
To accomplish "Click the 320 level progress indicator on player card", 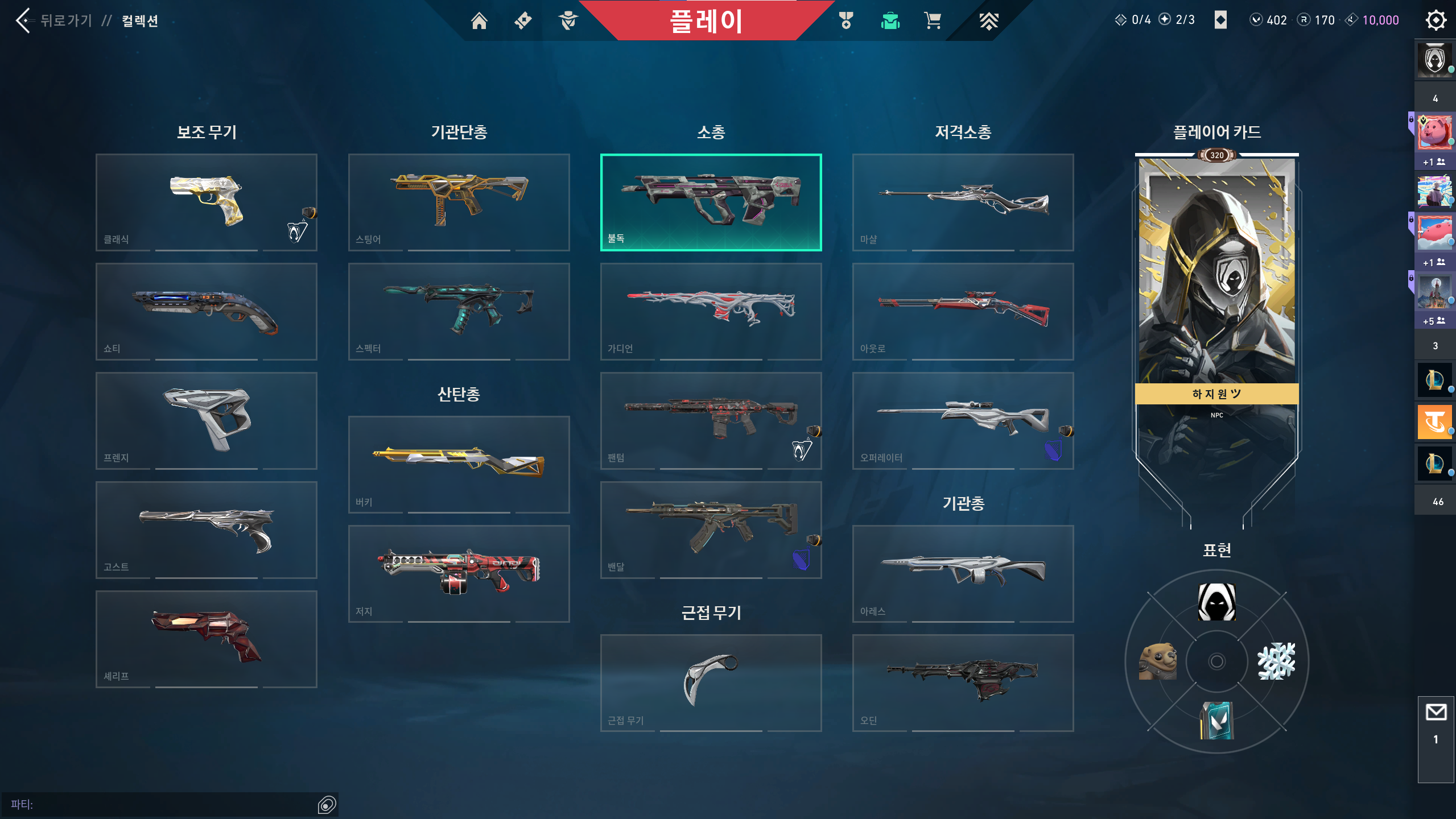I will (1216, 156).
